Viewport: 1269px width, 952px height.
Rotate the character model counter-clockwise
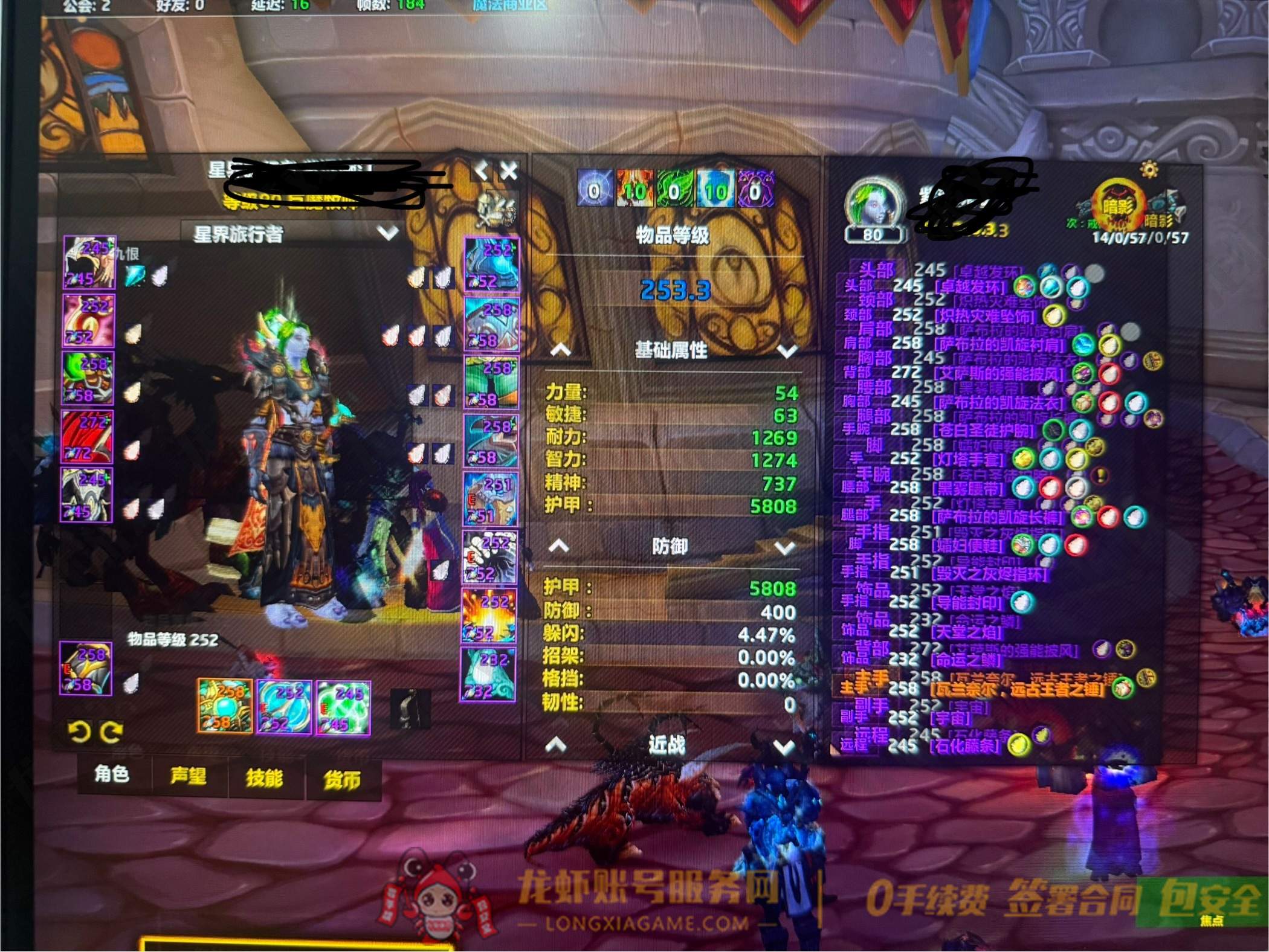pos(79,732)
